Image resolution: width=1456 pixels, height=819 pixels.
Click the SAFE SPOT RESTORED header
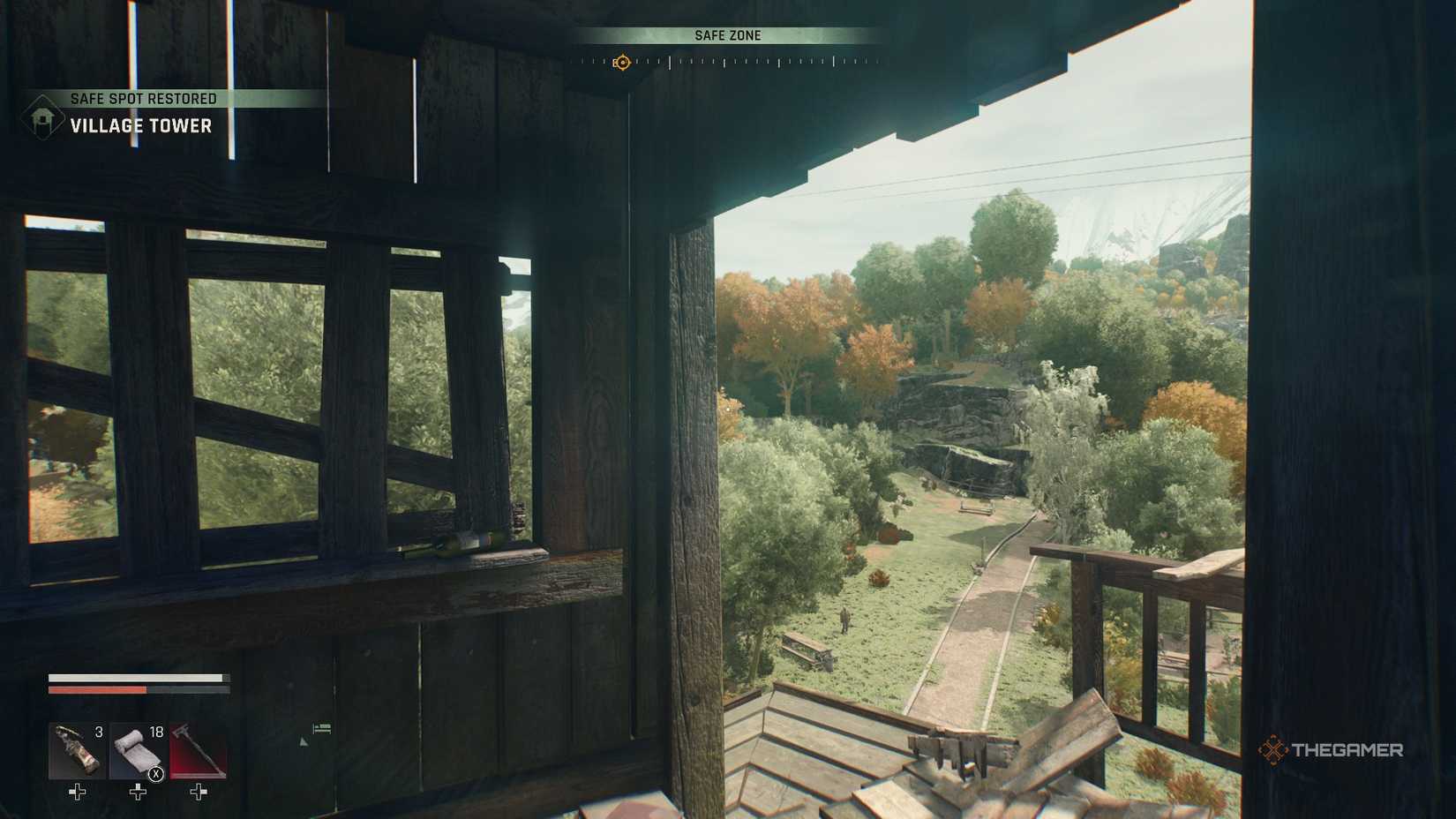(143, 98)
